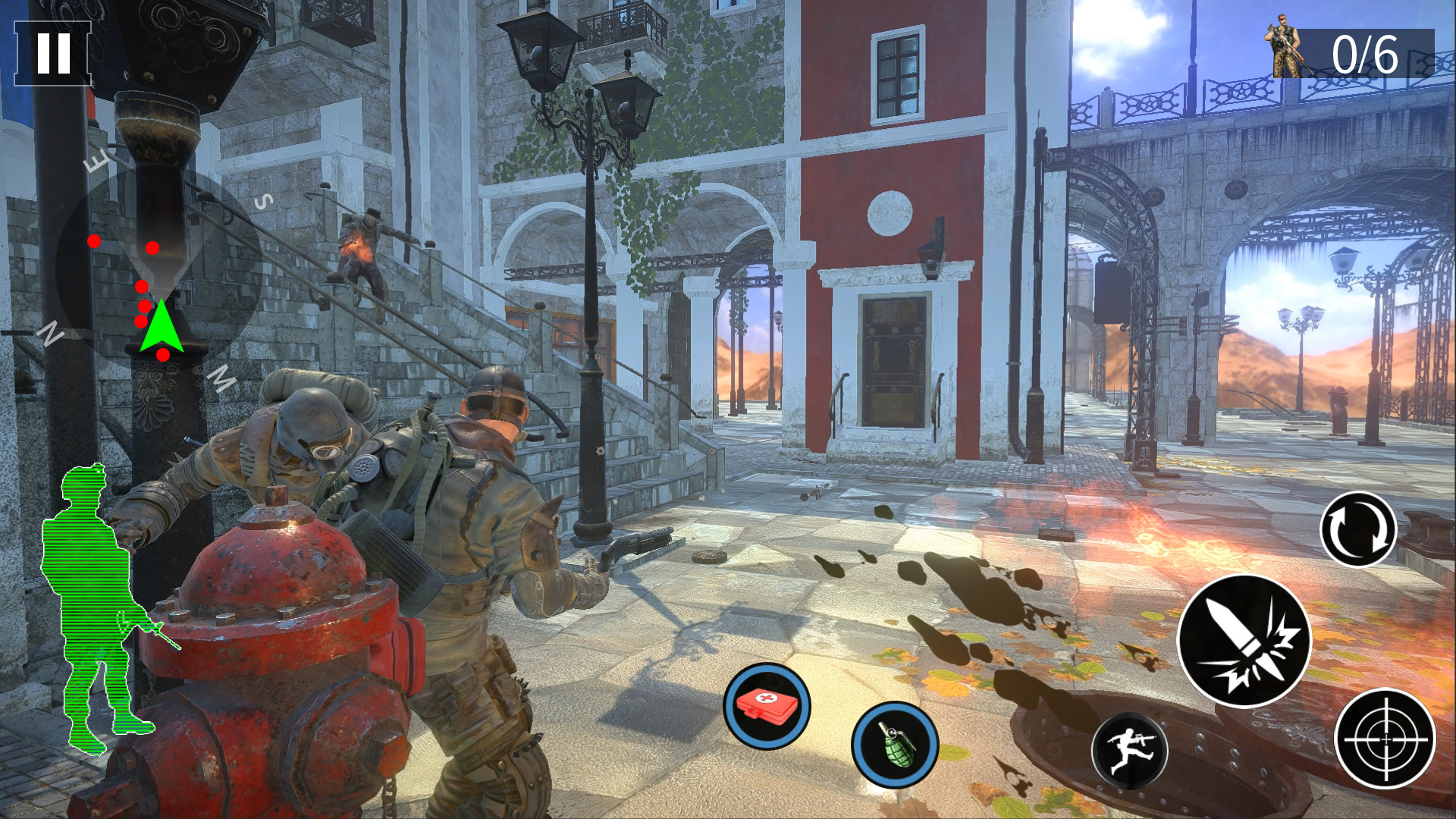
Task: Throw a grenade
Action: pyautogui.click(x=895, y=744)
